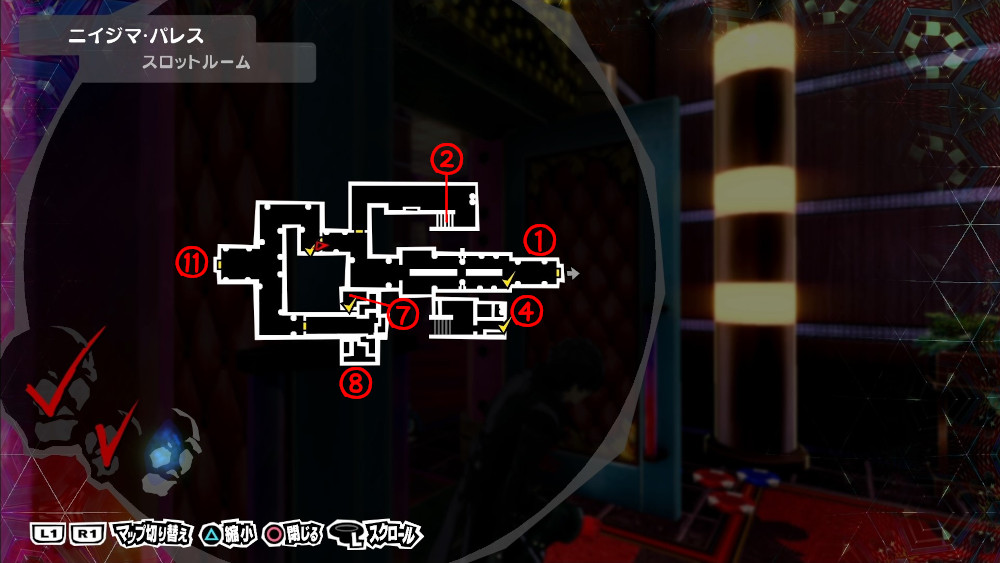Click the red player arrow on the map

320,244
